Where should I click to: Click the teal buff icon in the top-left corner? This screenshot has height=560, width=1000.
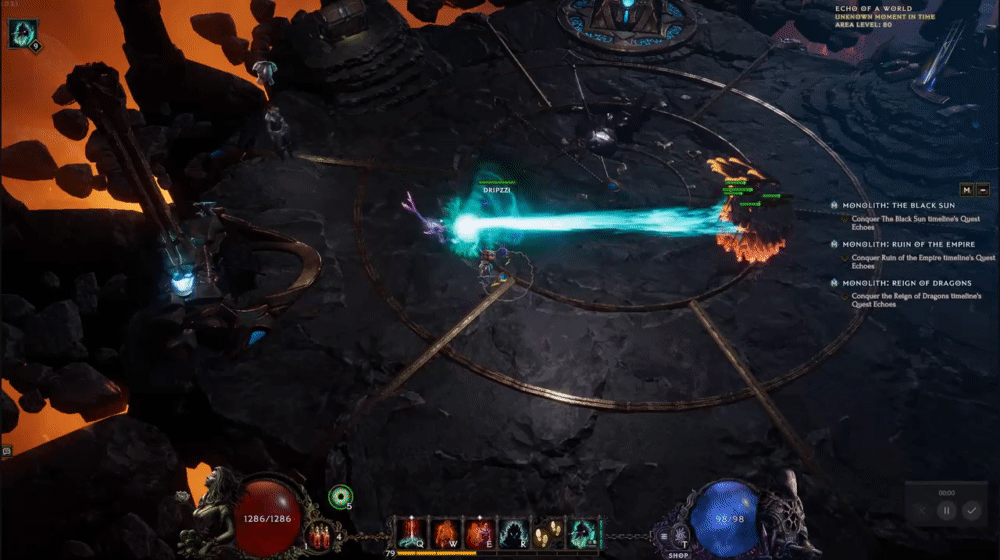[x=22, y=35]
